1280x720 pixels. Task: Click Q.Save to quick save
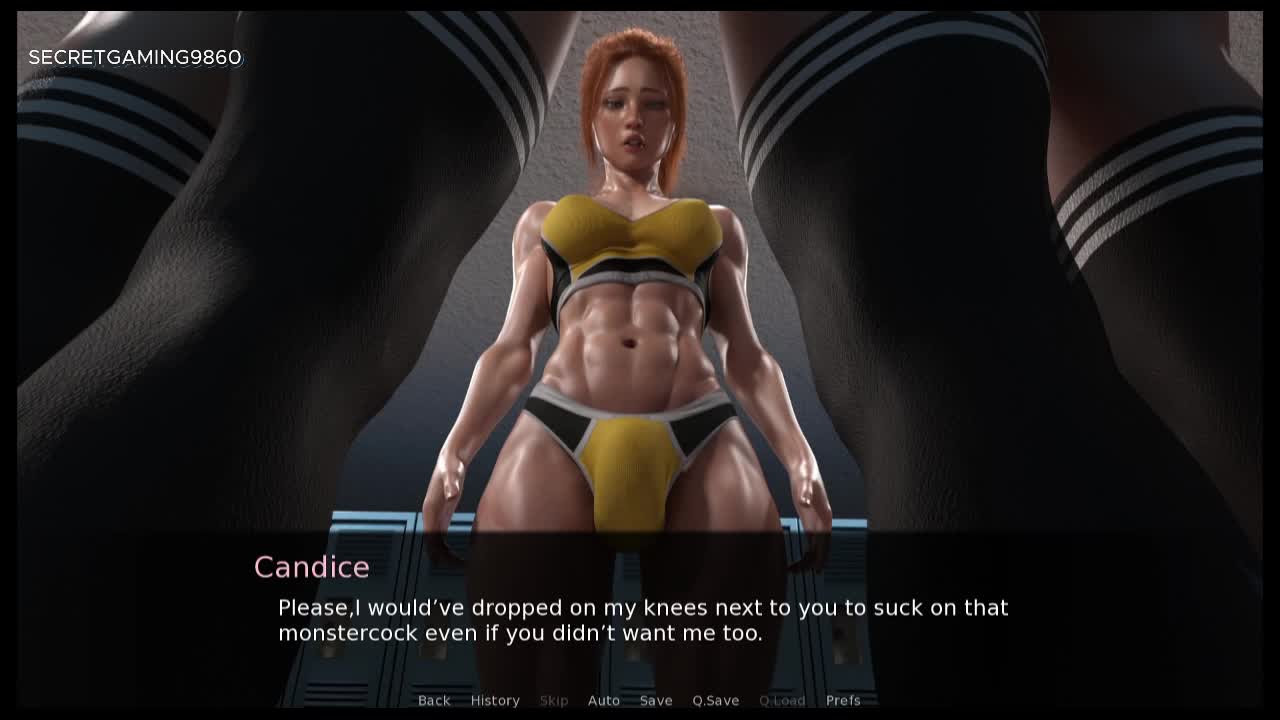point(716,700)
